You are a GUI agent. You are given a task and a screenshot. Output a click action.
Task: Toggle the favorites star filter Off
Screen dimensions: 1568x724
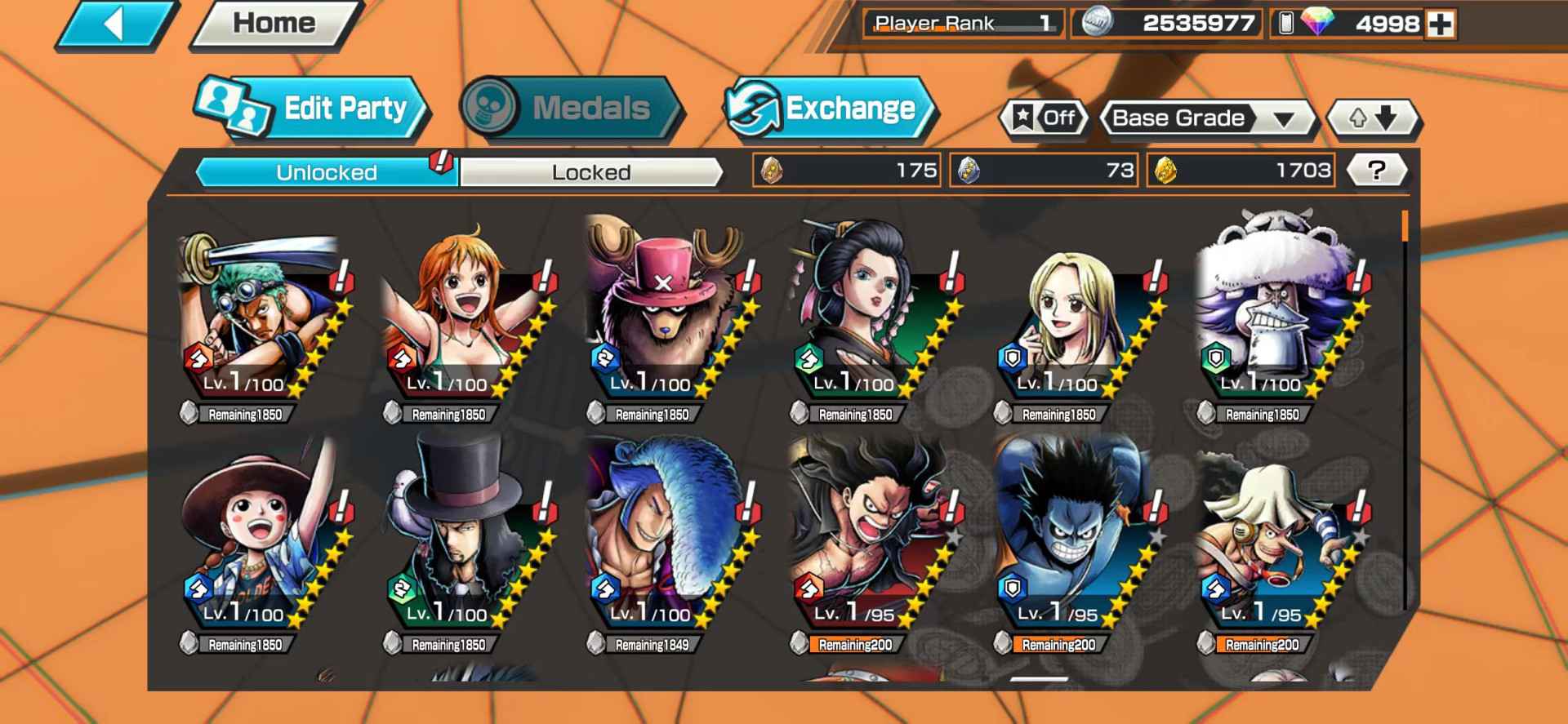1045,118
